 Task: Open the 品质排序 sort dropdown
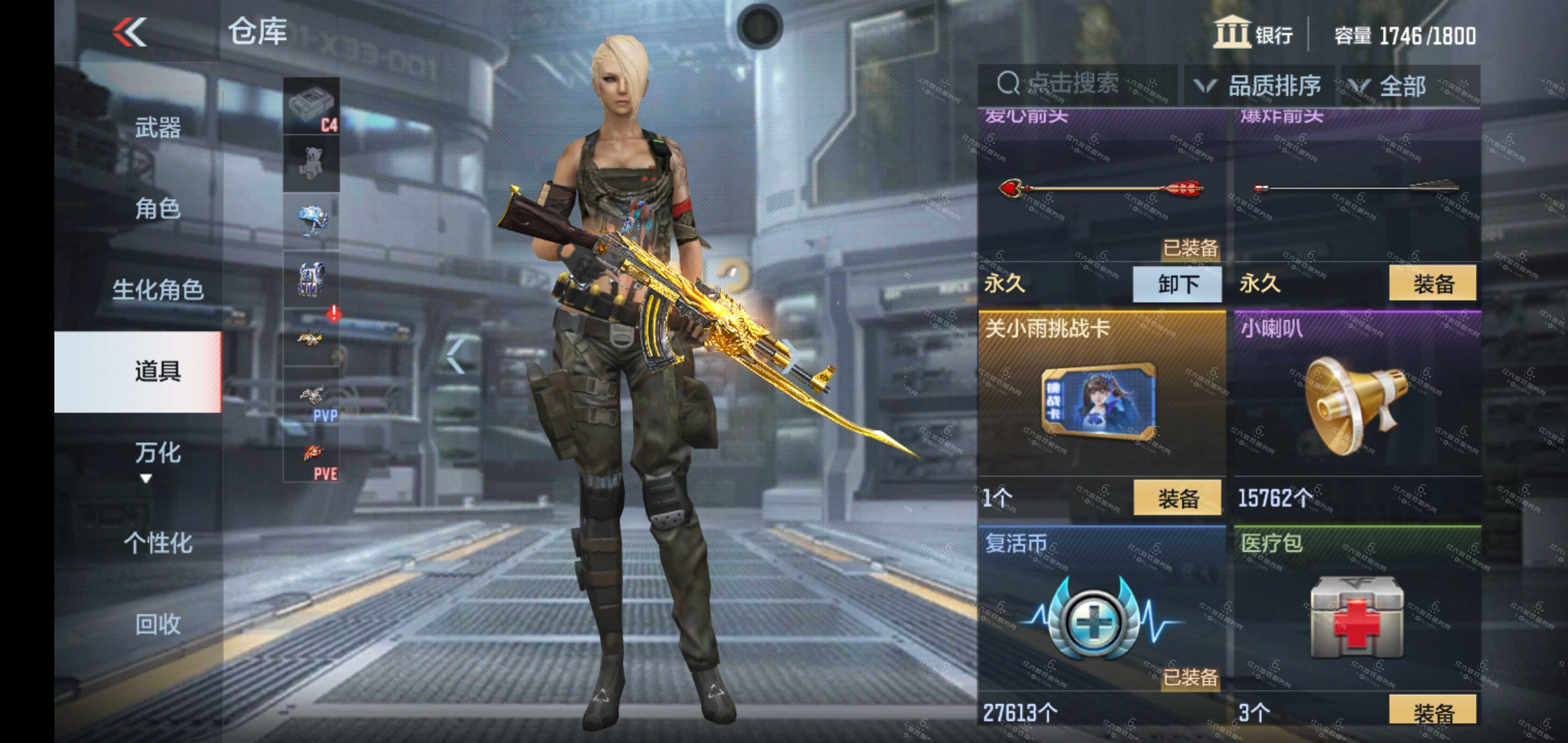1260,85
